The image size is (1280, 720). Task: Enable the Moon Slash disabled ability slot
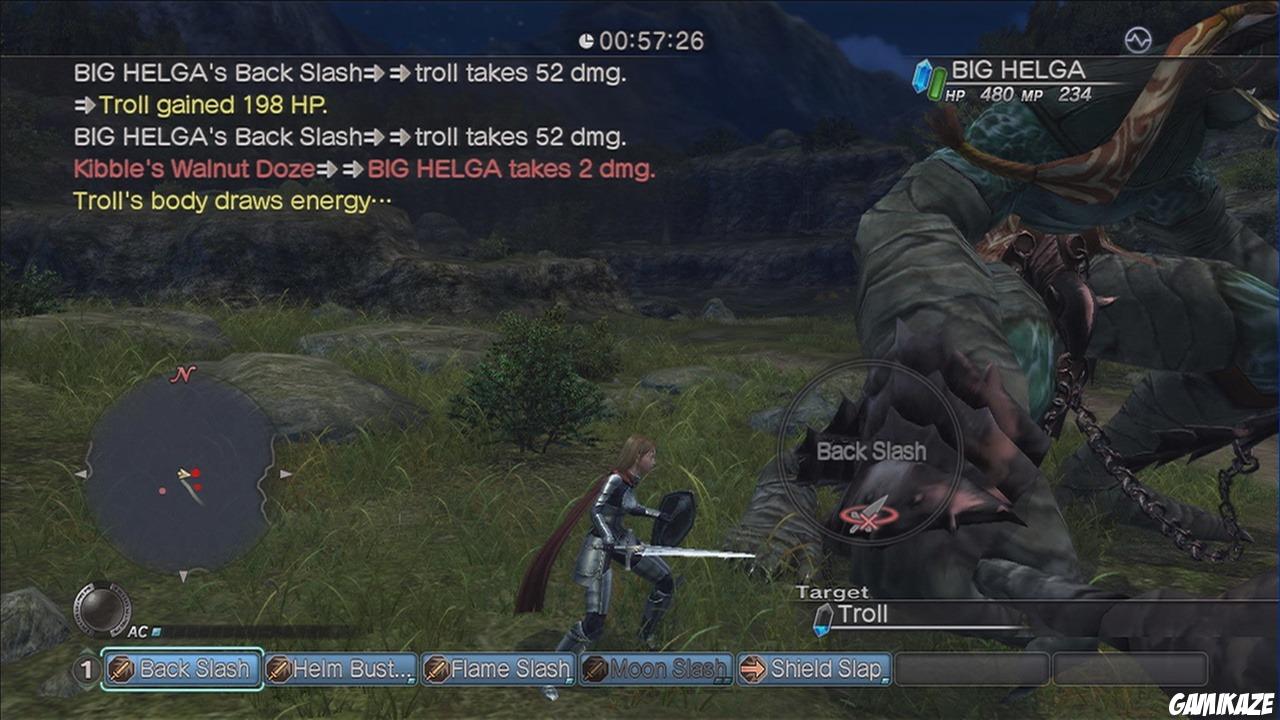coord(595,670)
